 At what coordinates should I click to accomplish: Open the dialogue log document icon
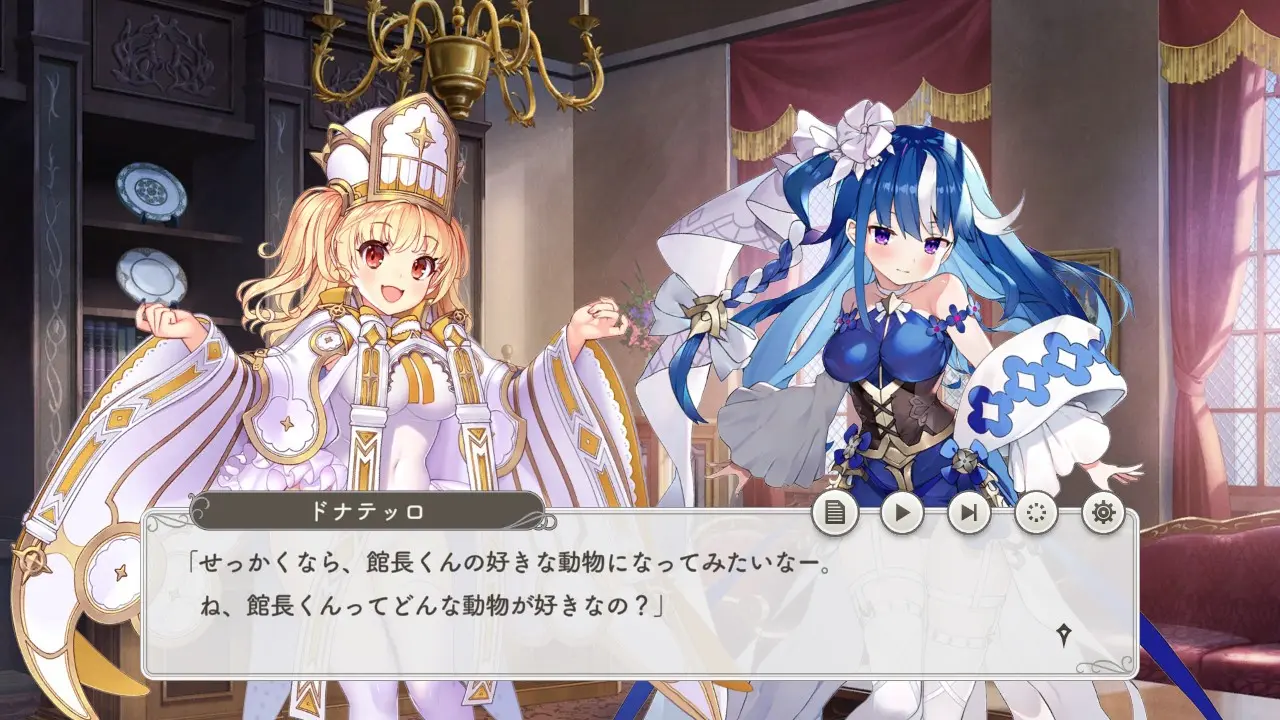835,513
